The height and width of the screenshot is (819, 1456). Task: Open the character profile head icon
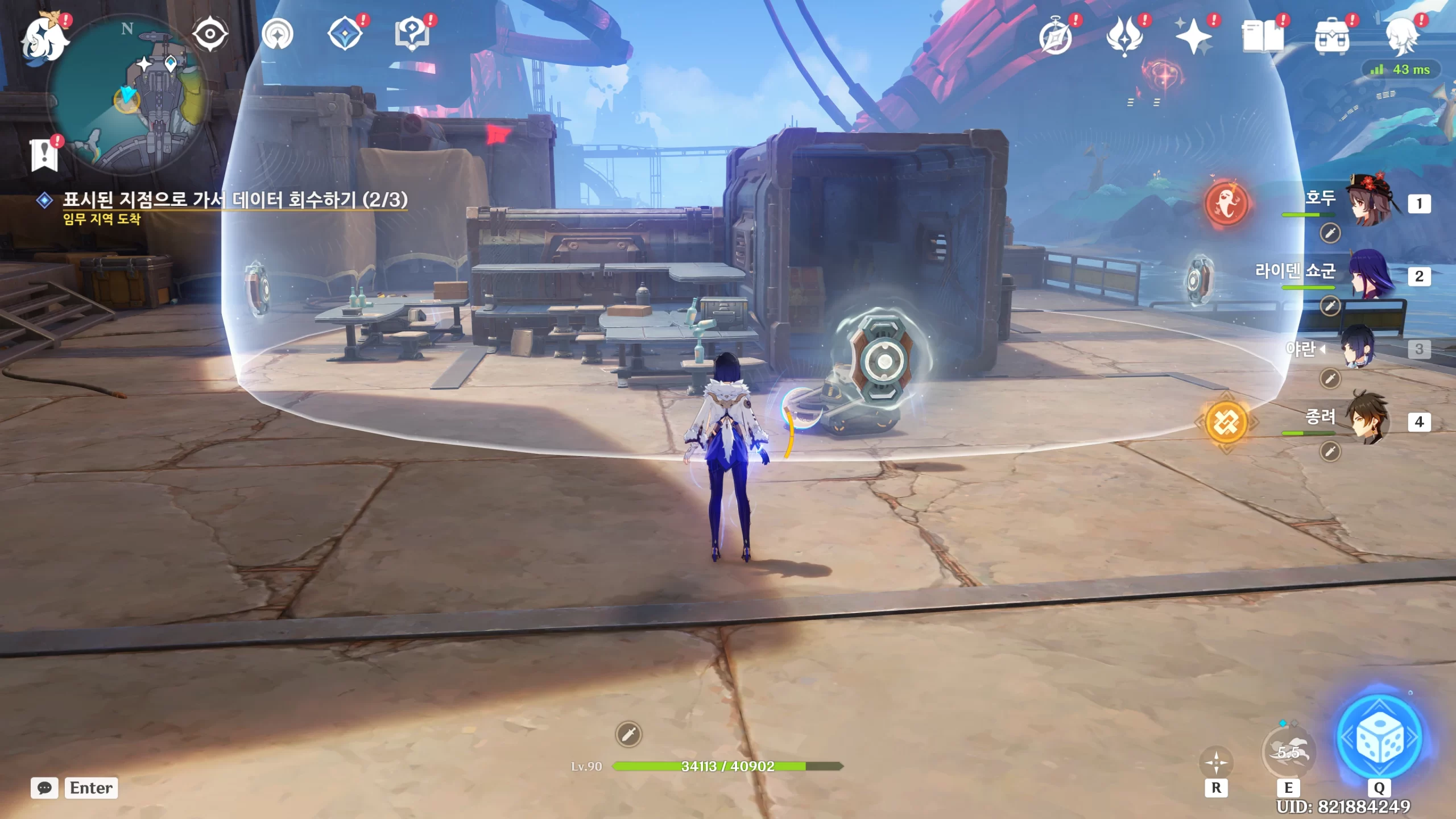[1401, 36]
